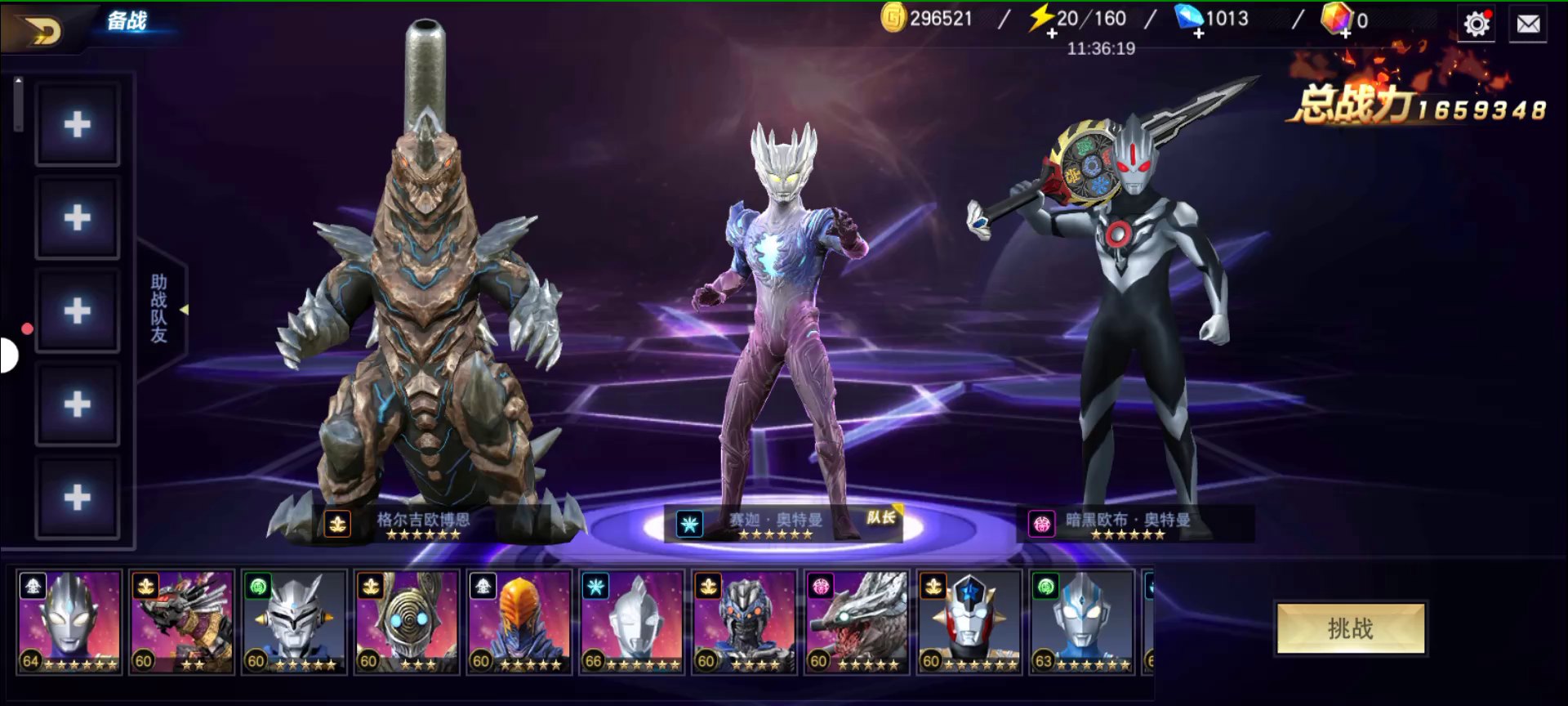This screenshot has width=1568, height=706.
Task: Select the orange-headed character portrait
Action: pos(519,622)
